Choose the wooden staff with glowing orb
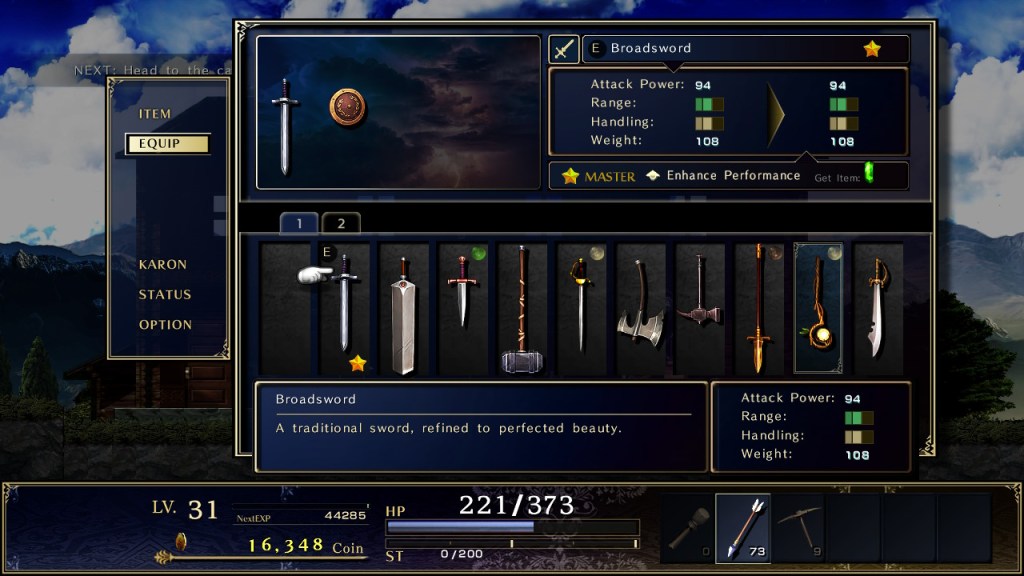 pos(818,308)
